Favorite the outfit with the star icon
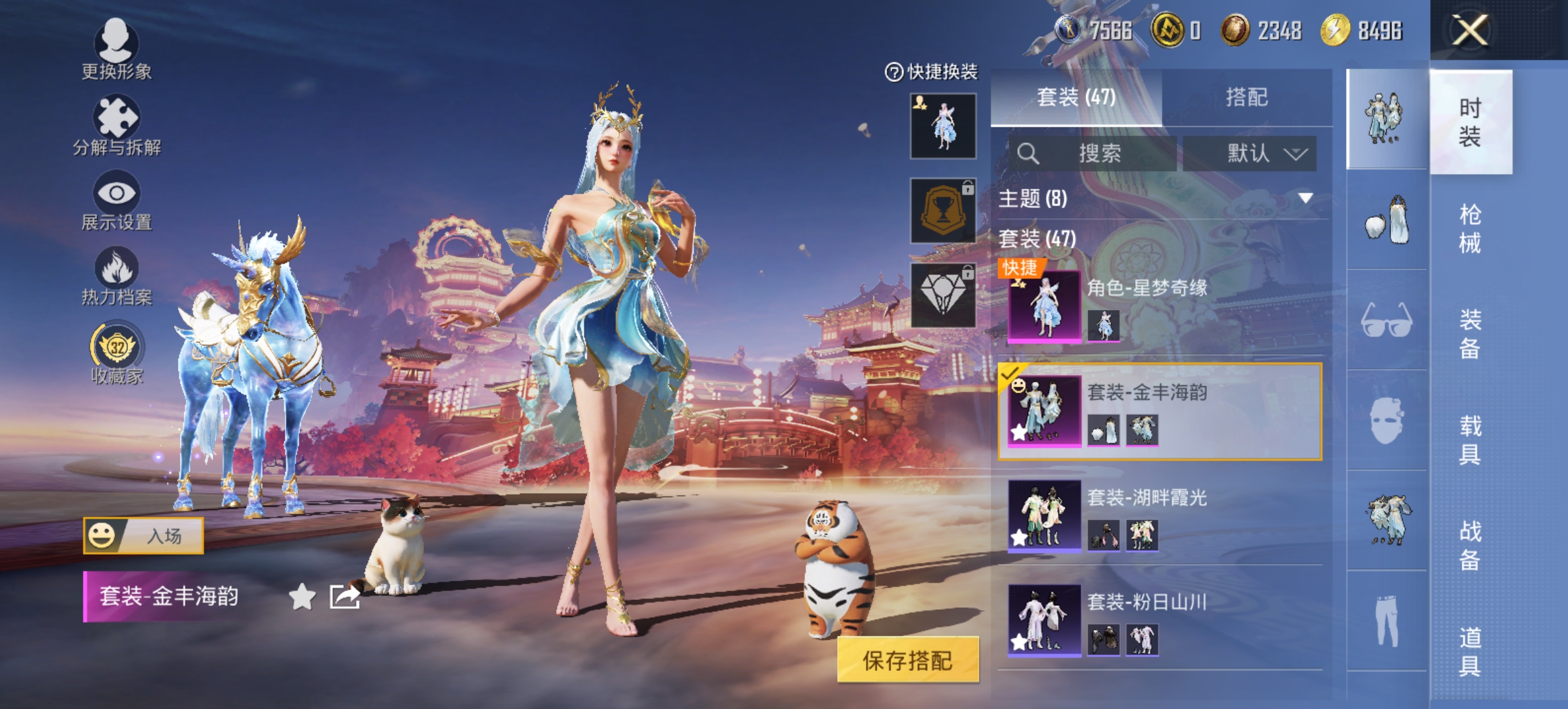The height and width of the screenshot is (709, 1568). (x=302, y=596)
